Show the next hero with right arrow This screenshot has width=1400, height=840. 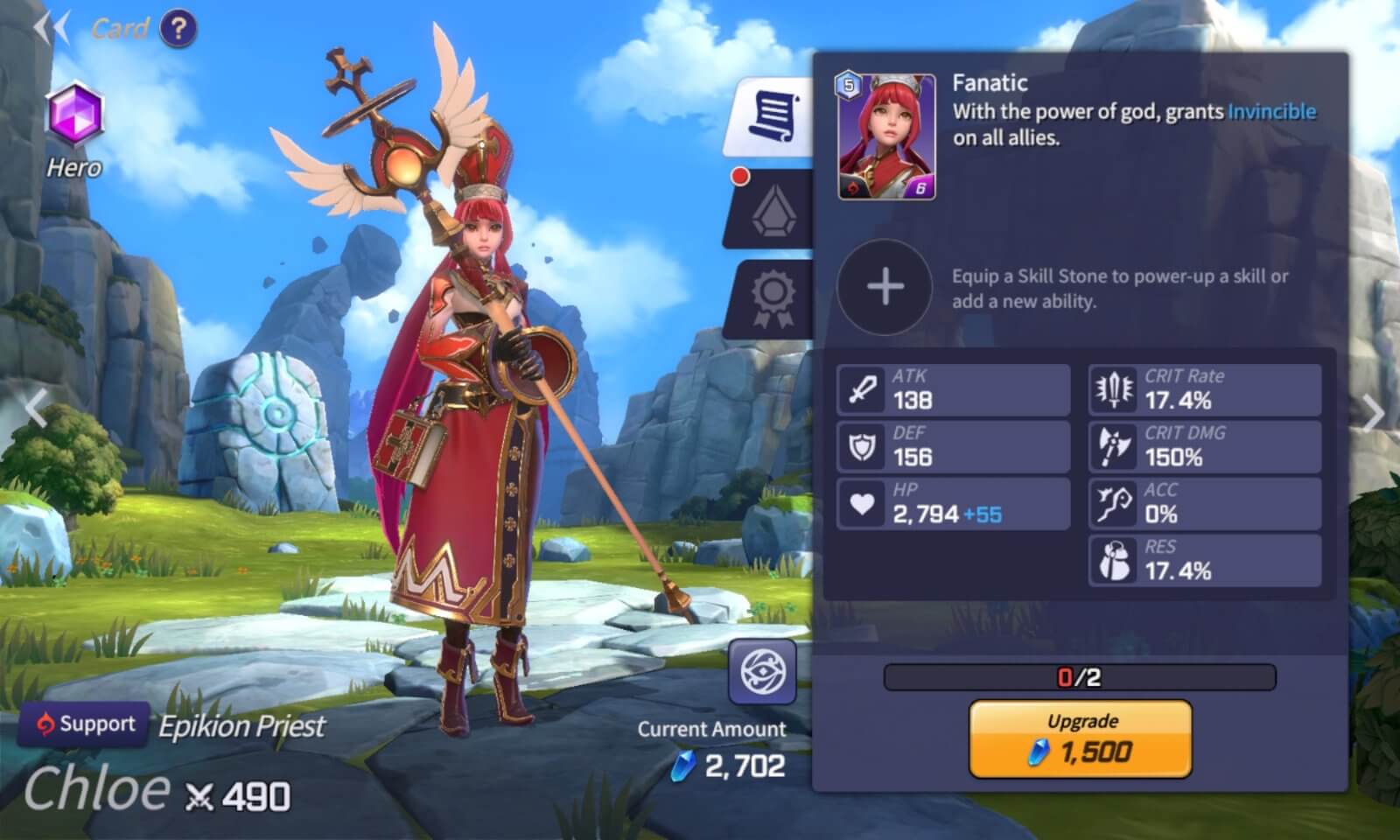click(1374, 412)
